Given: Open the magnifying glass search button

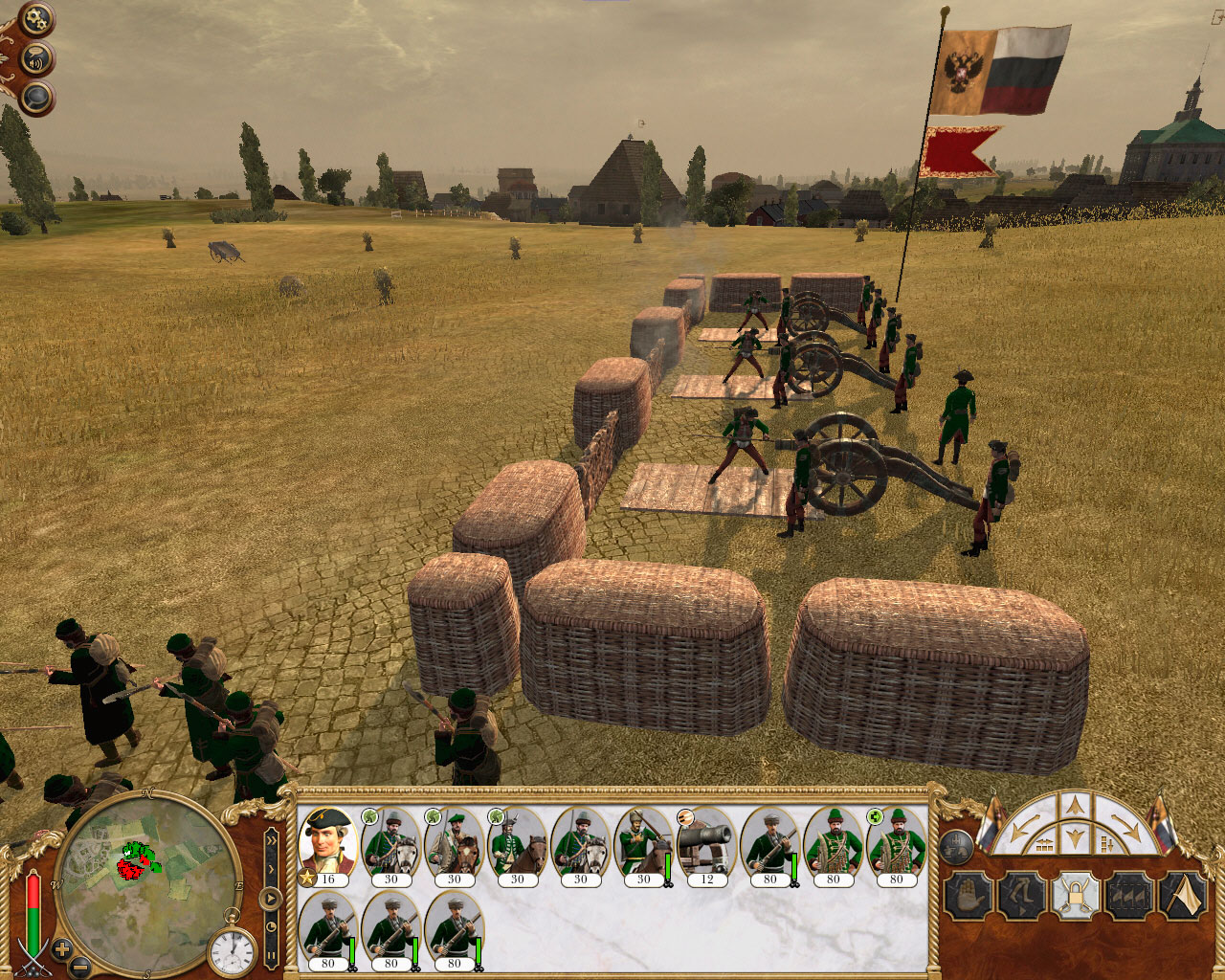Looking at the screenshot, I should [36, 97].
